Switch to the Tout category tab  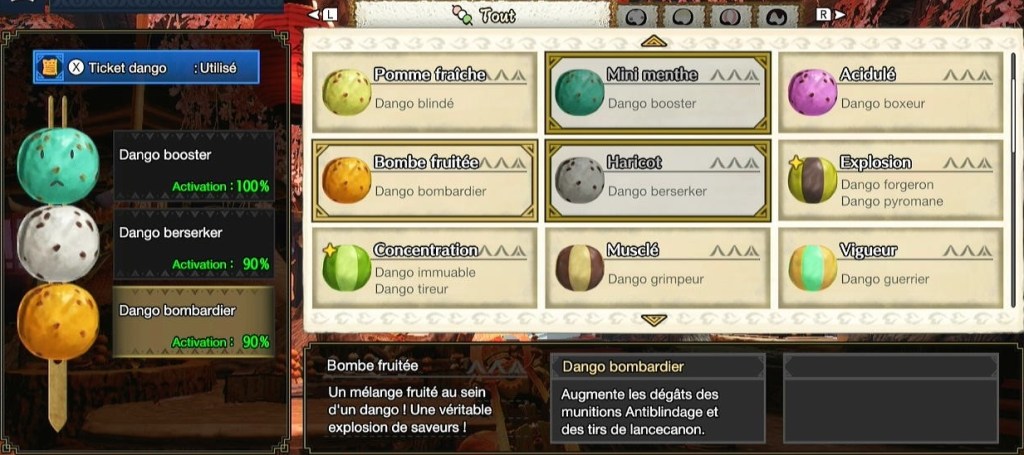pyautogui.click(x=483, y=15)
